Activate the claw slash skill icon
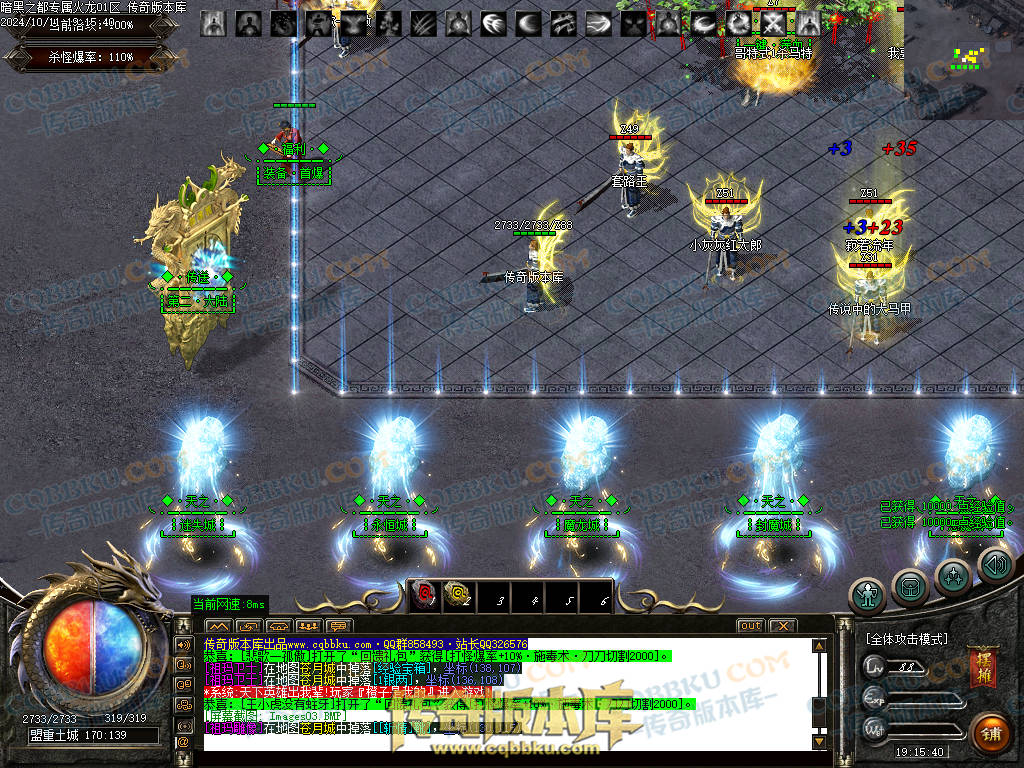 [x=420, y=23]
